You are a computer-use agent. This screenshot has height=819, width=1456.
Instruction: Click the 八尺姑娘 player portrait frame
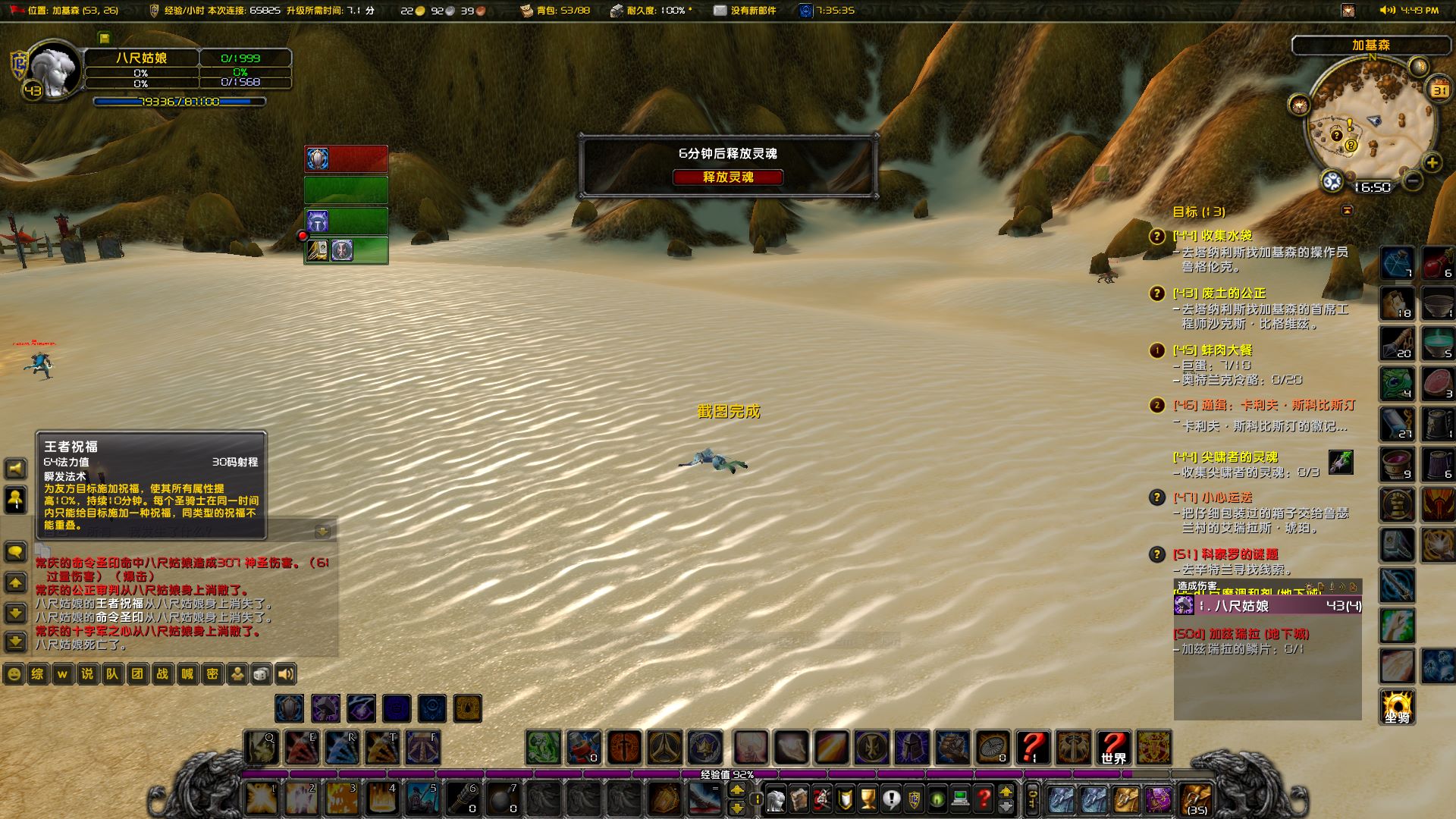click(55, 72)
